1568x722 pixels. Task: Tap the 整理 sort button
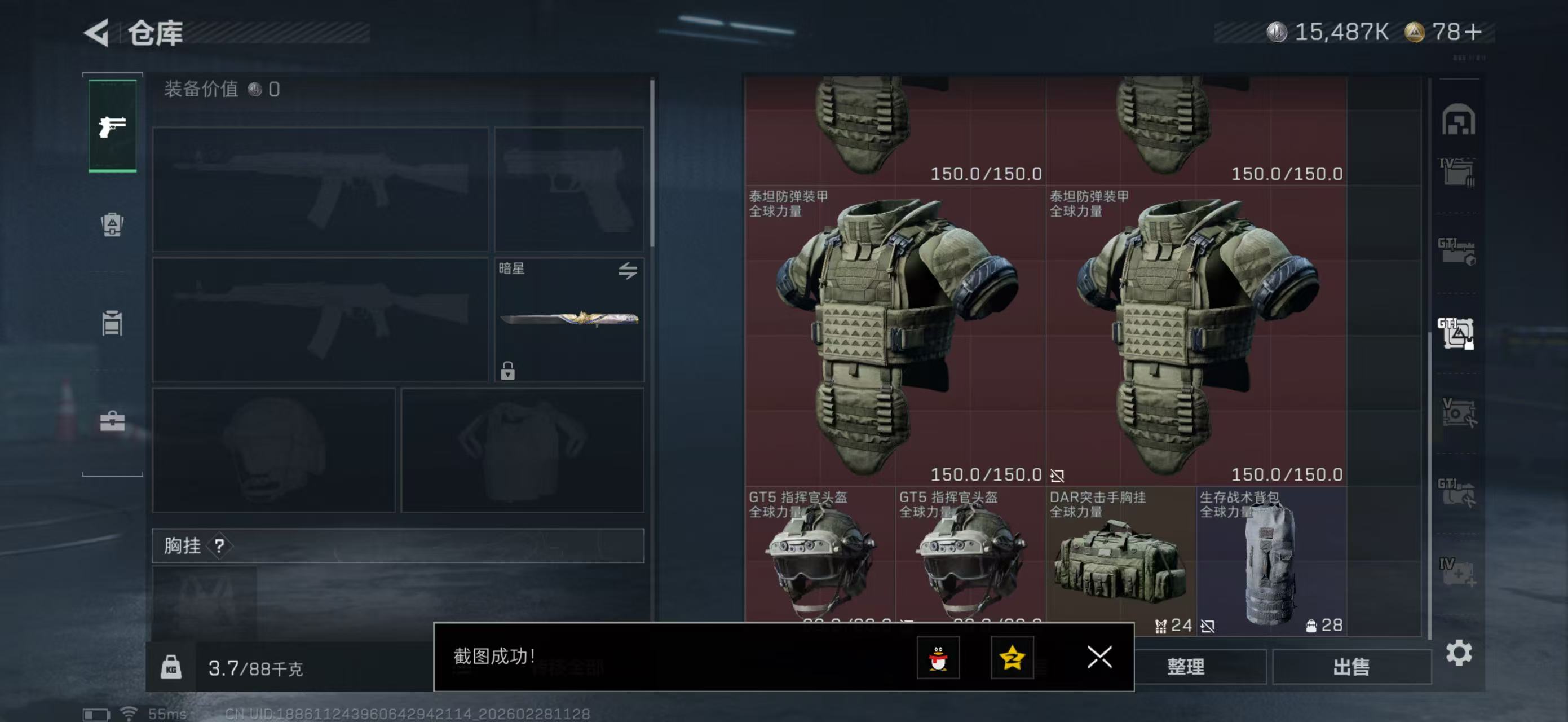[x=1186, y=667]
